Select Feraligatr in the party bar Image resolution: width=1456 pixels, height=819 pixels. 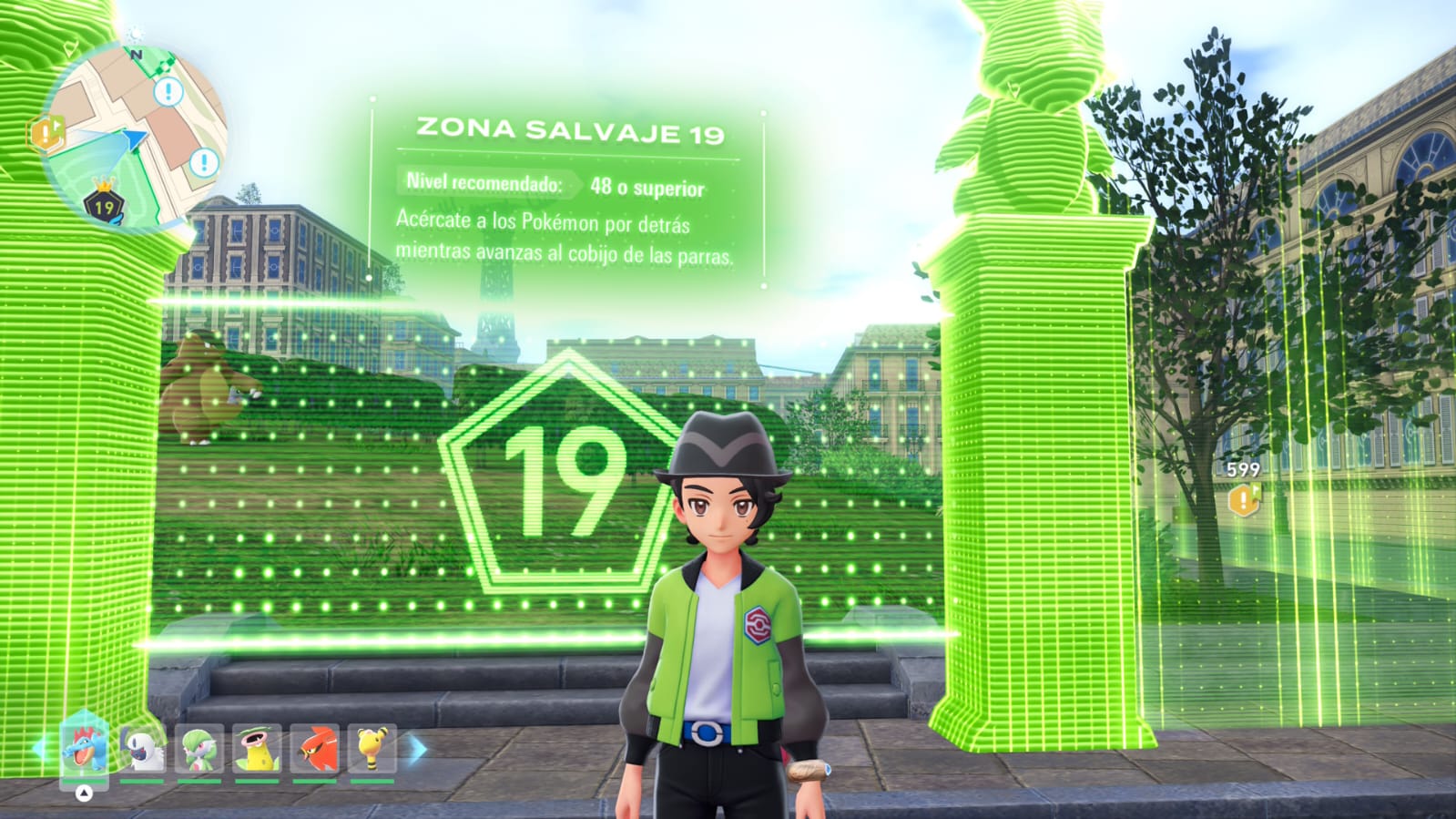click(x=84, y=748)
